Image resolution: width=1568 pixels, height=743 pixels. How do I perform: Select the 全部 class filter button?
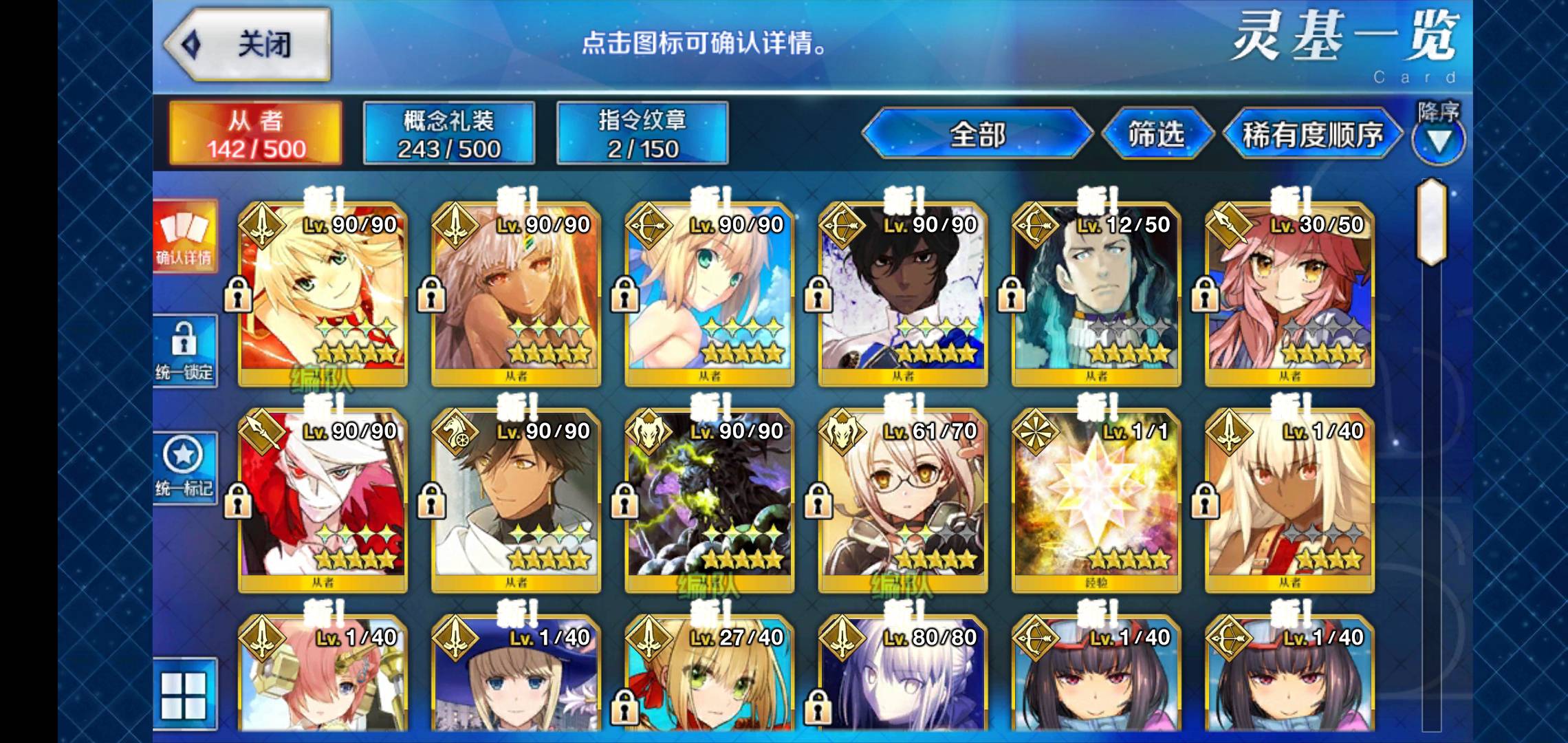pyautogui.click(x=977, y=133)
